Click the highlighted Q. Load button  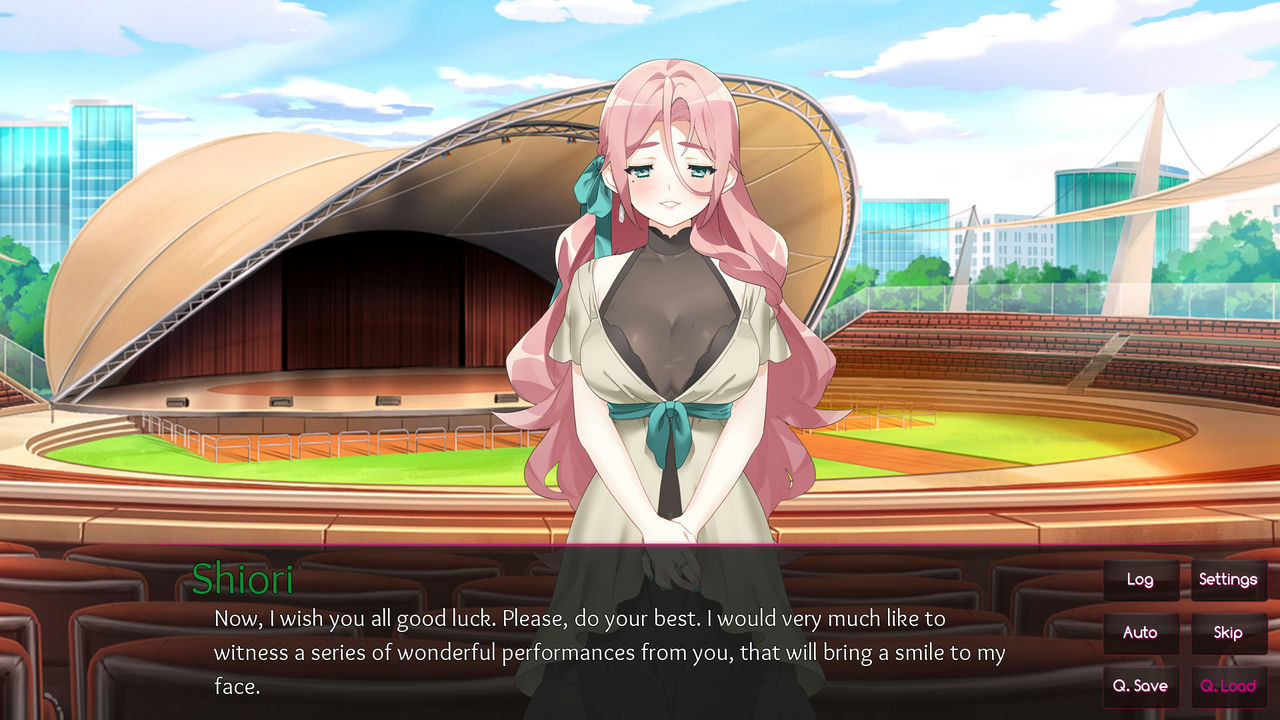[x=1228, y=686]
